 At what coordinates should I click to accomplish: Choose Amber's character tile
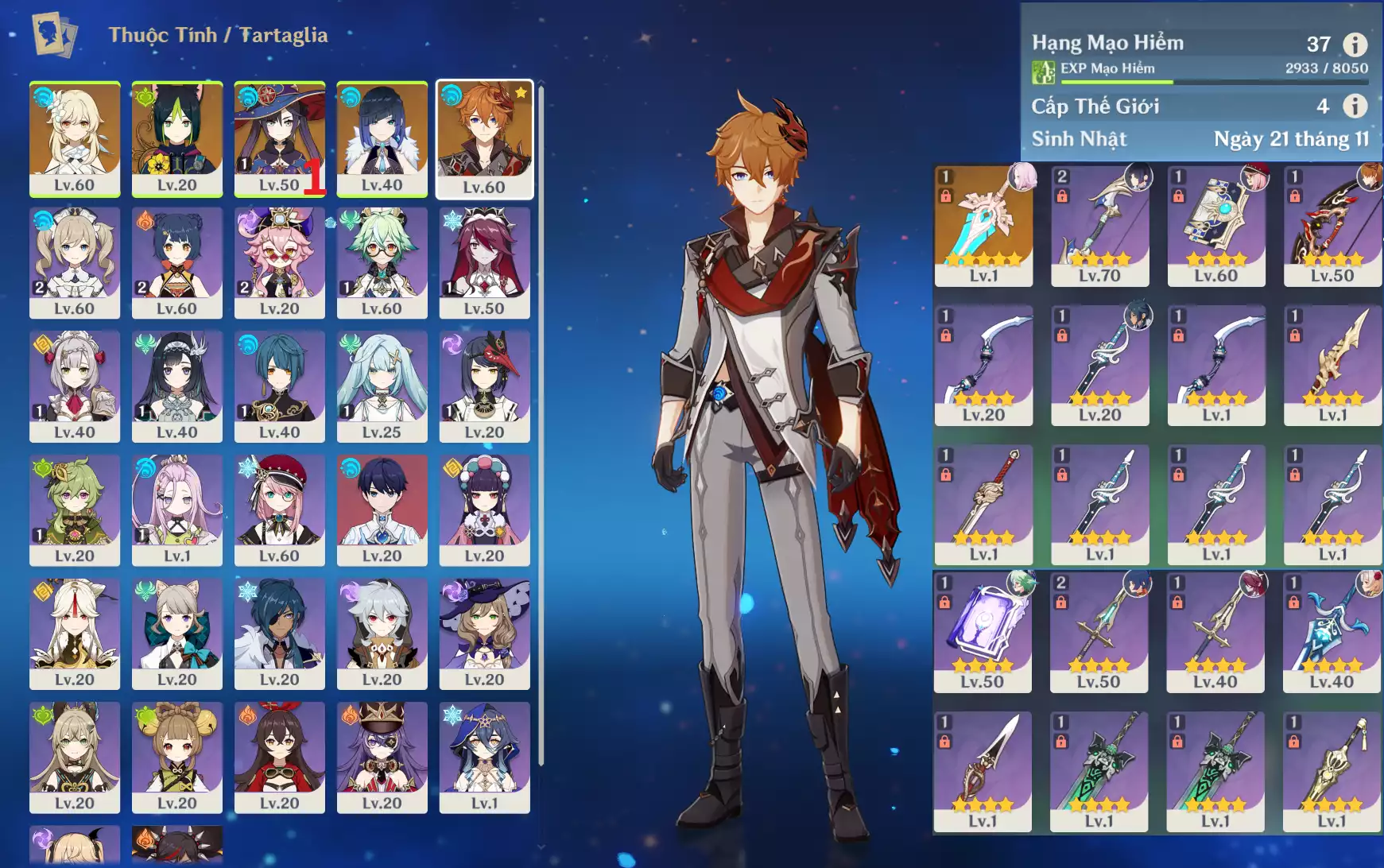pyautogui.click(x=279, y=757)
